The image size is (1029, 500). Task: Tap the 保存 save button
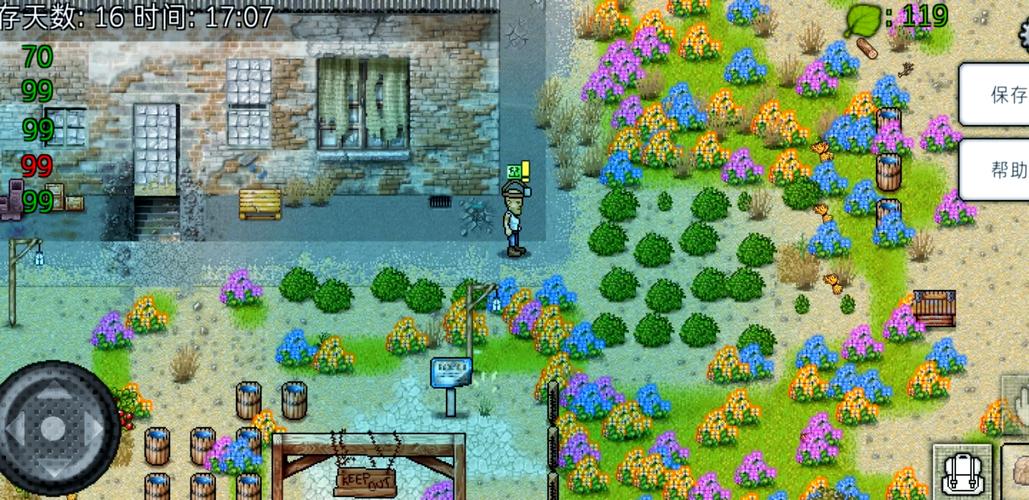(1003, 95)
